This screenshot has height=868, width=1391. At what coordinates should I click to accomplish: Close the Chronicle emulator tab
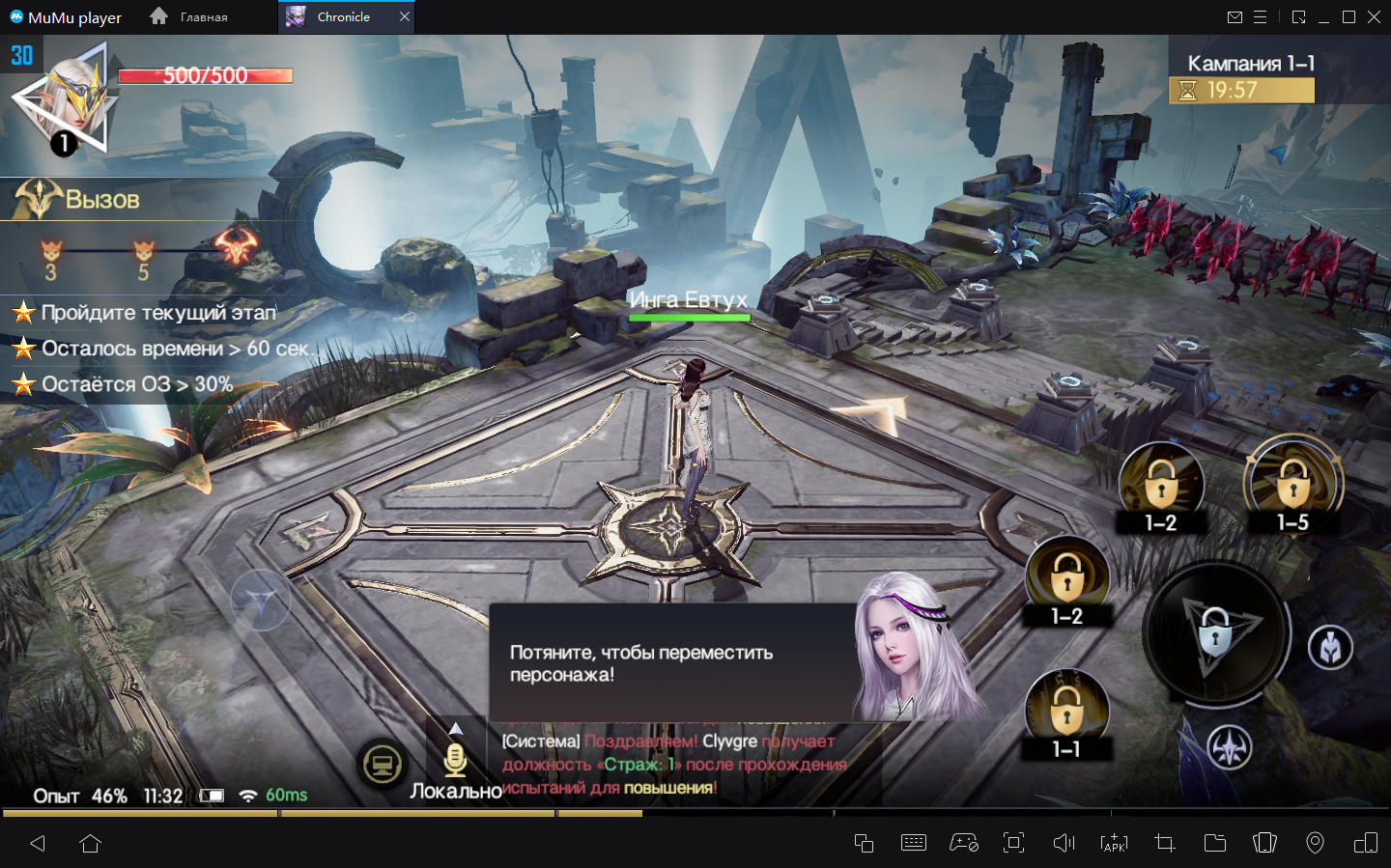[405, 16]
